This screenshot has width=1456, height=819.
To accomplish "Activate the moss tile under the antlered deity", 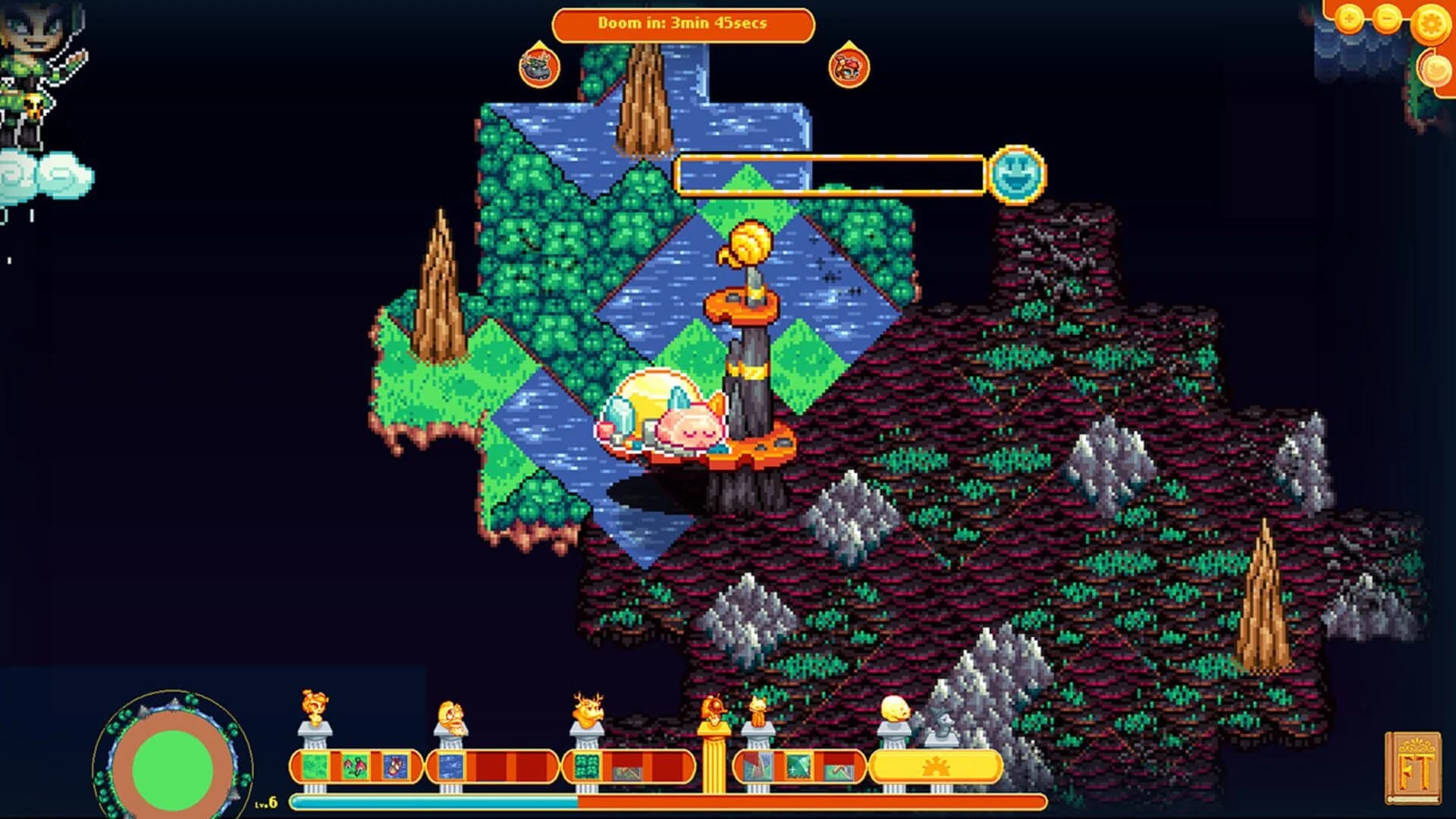I will tap(586, 766).
